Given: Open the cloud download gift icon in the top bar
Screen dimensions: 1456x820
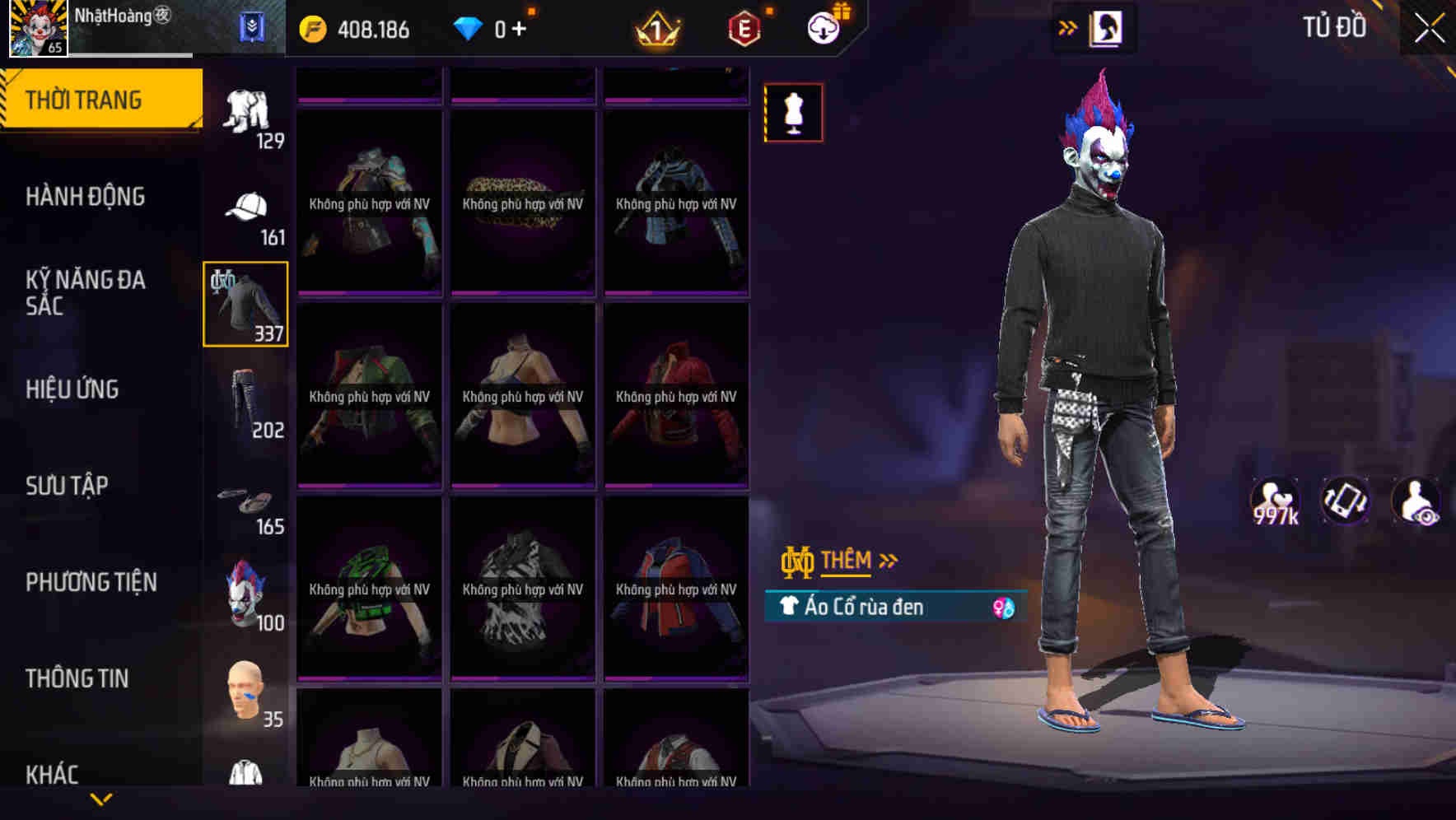Looking at the screenshot, I should (824, 27).
